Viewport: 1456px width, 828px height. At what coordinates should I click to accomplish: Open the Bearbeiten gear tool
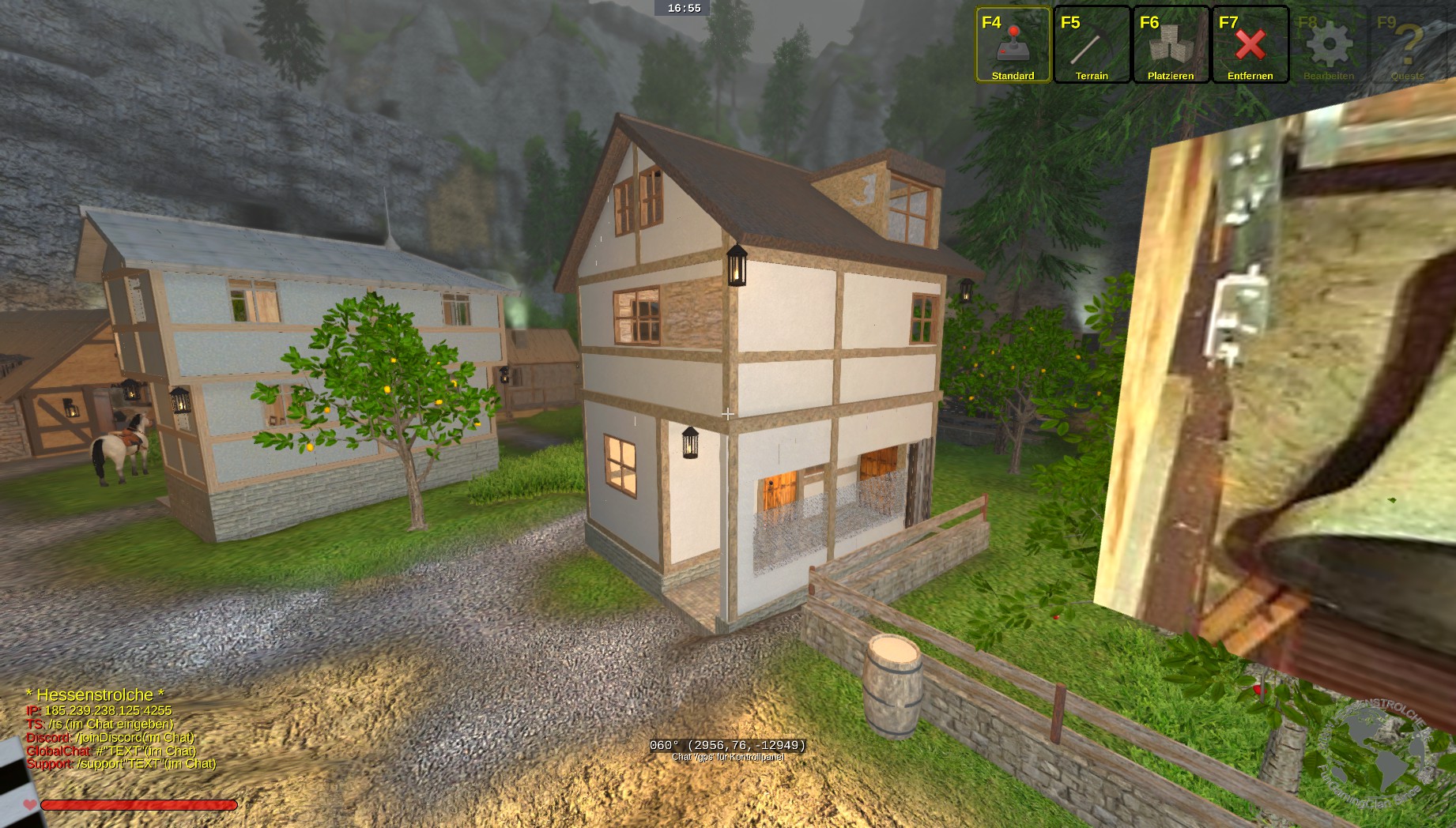point(1329,45)
